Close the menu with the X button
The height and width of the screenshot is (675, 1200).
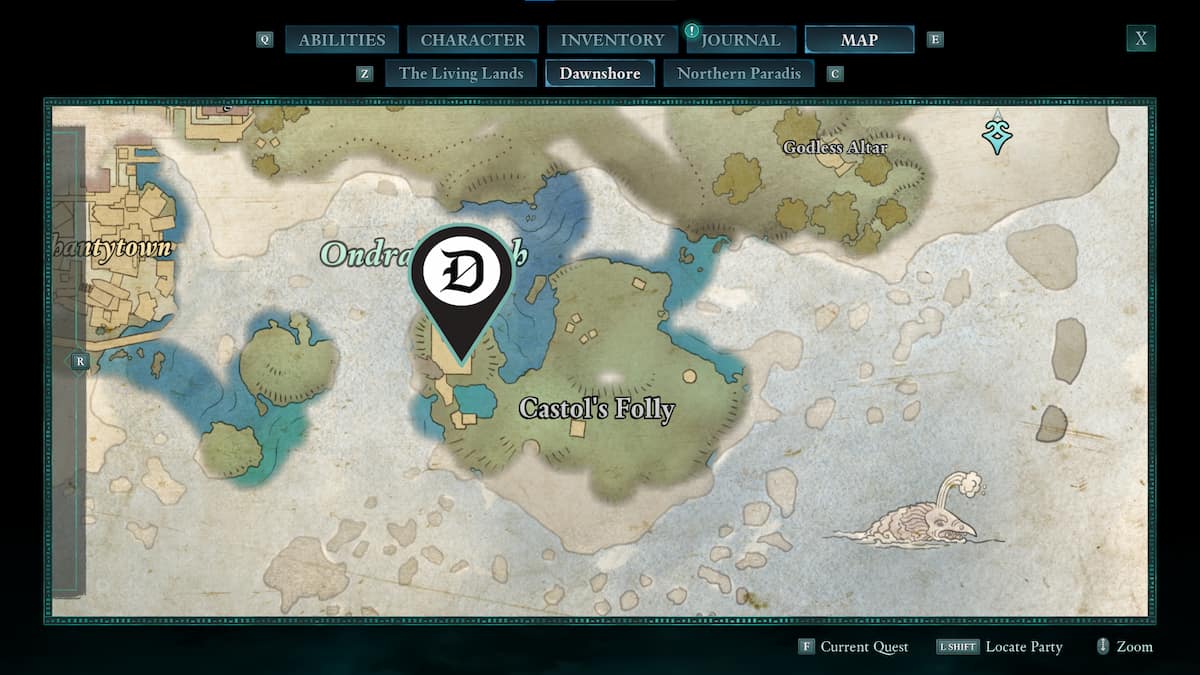point(1140,39)
